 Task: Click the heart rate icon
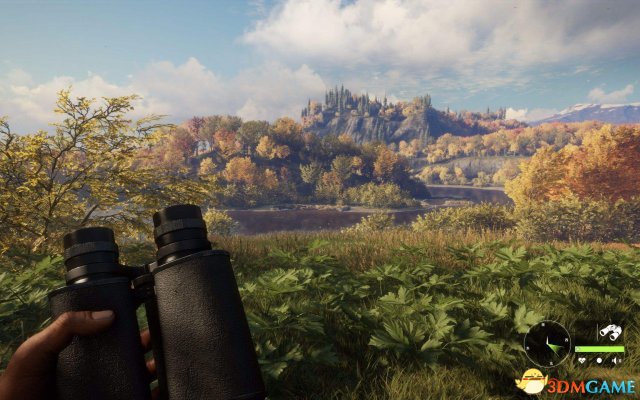582,361
